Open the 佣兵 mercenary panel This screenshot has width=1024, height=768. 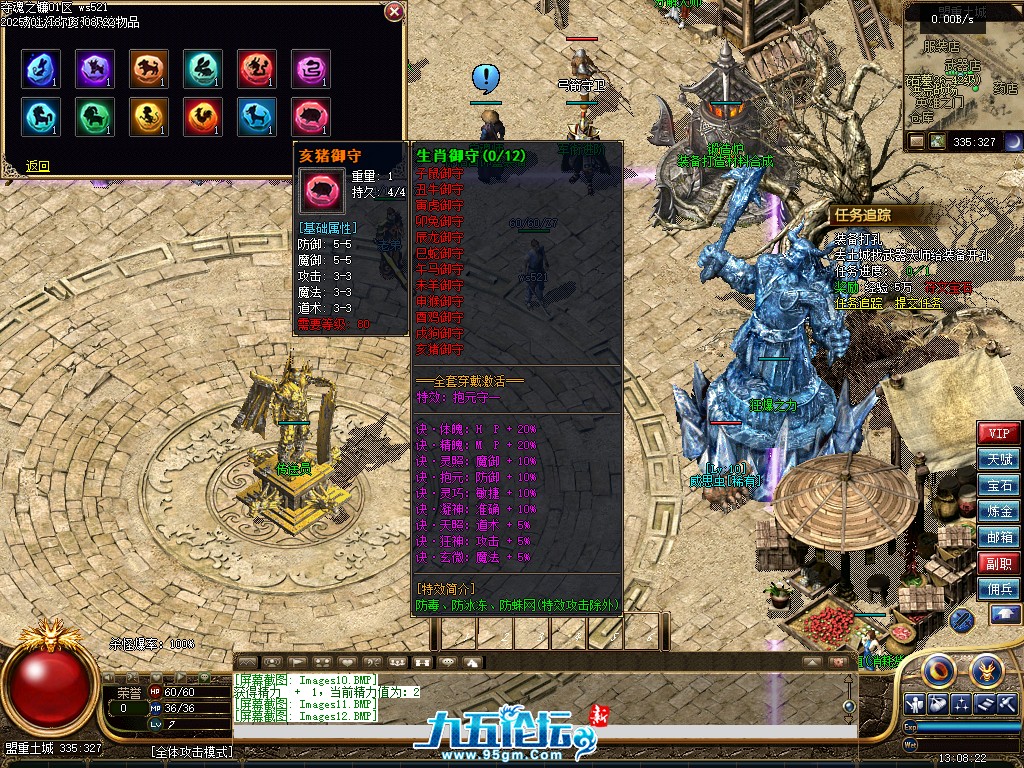point(999,589)
